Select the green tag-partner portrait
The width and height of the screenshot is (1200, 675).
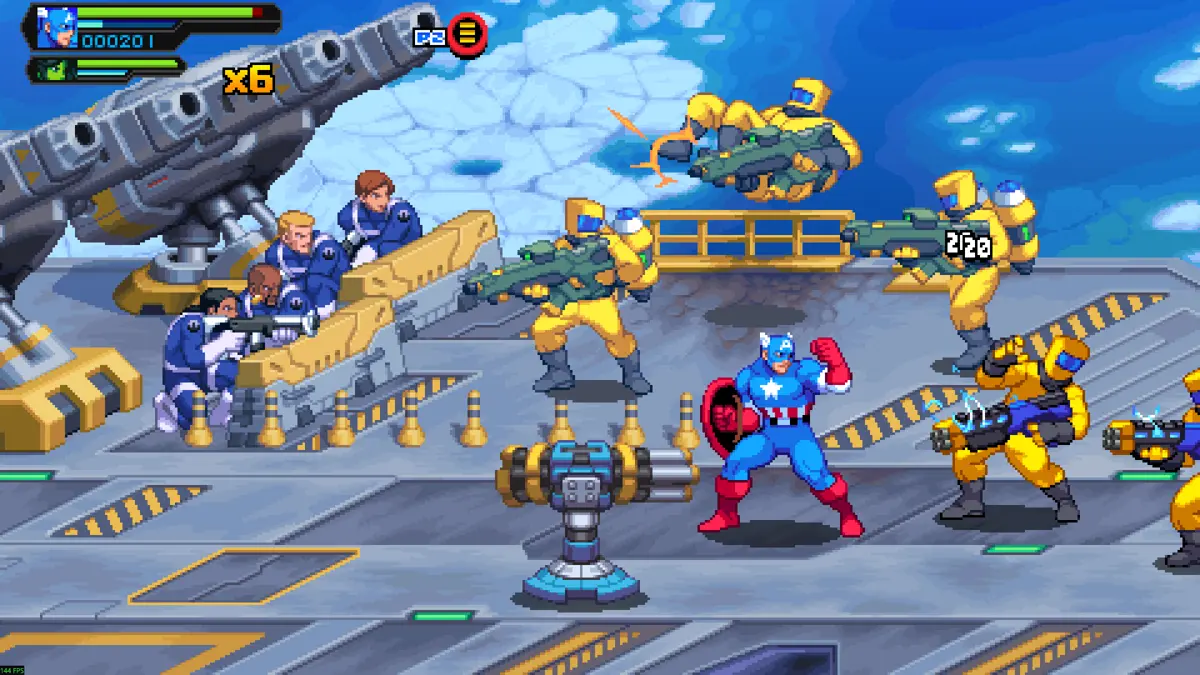[x=53, y=70]
